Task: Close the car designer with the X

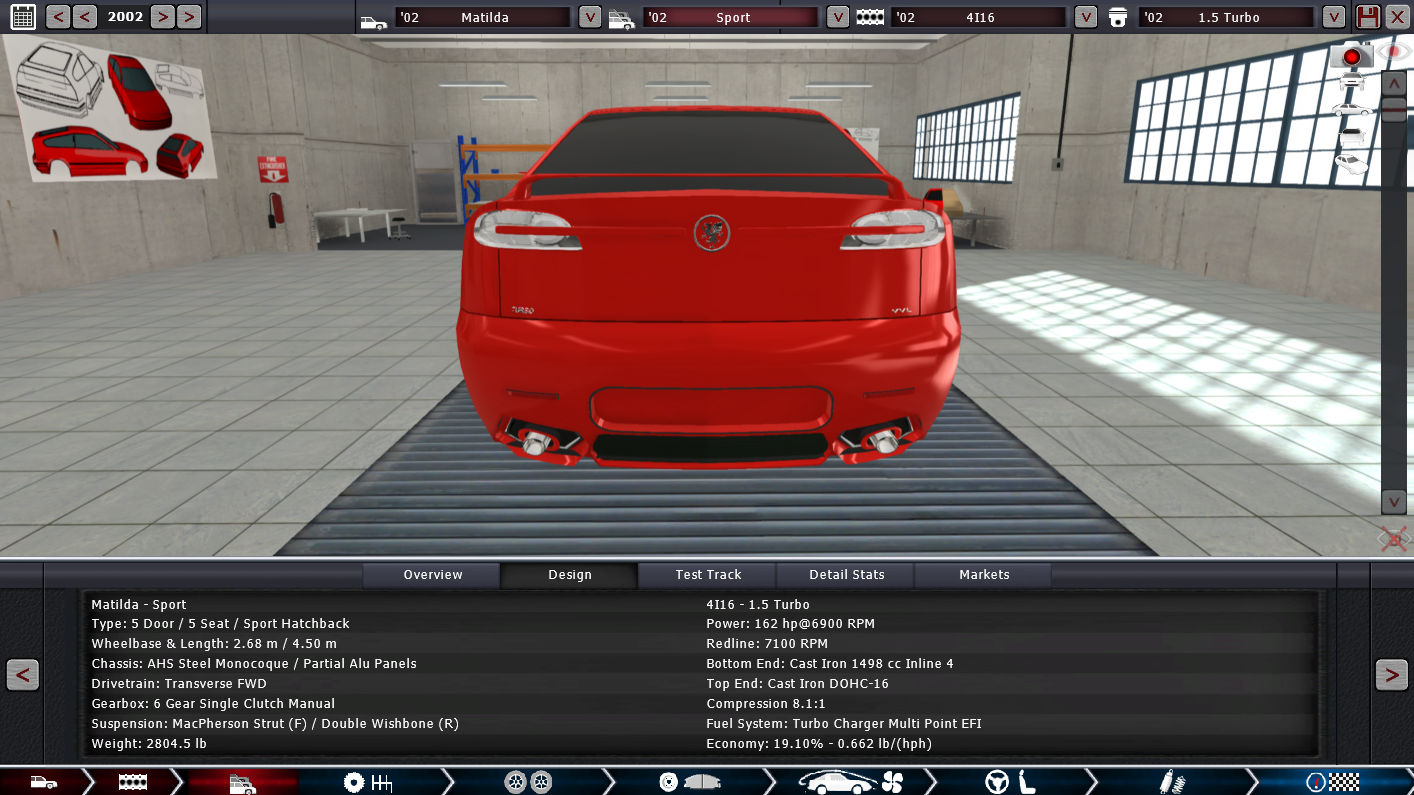Action: coord(1397,17)
